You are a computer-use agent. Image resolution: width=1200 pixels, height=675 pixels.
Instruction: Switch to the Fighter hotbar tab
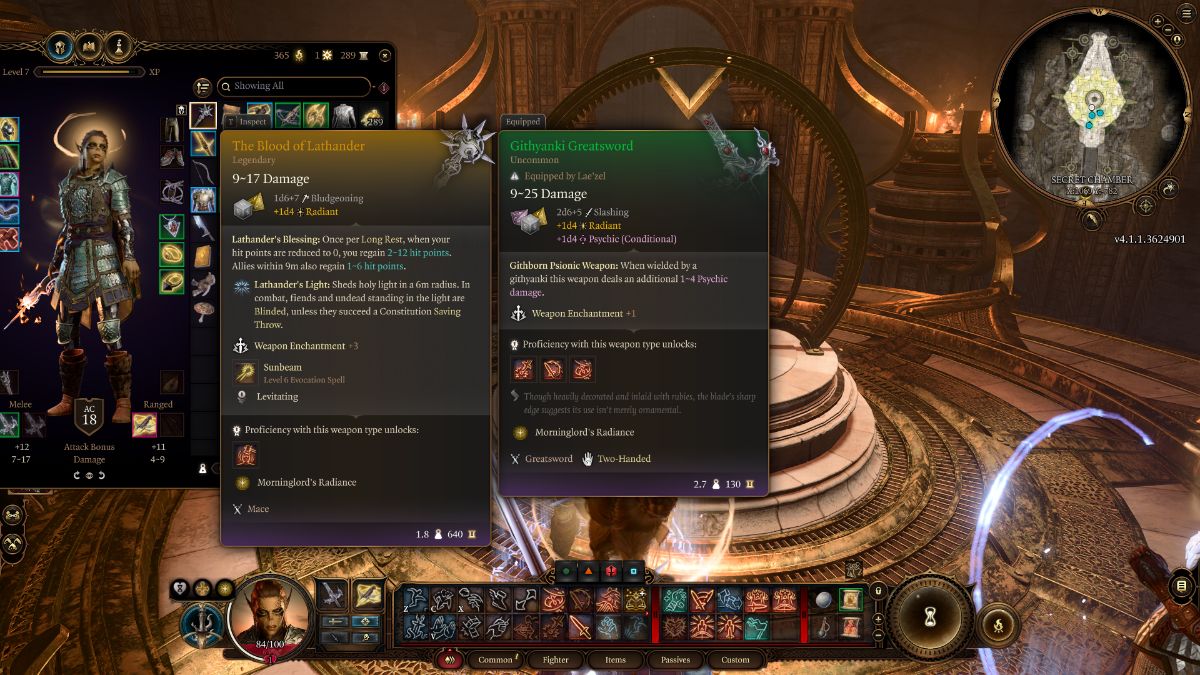556,660
